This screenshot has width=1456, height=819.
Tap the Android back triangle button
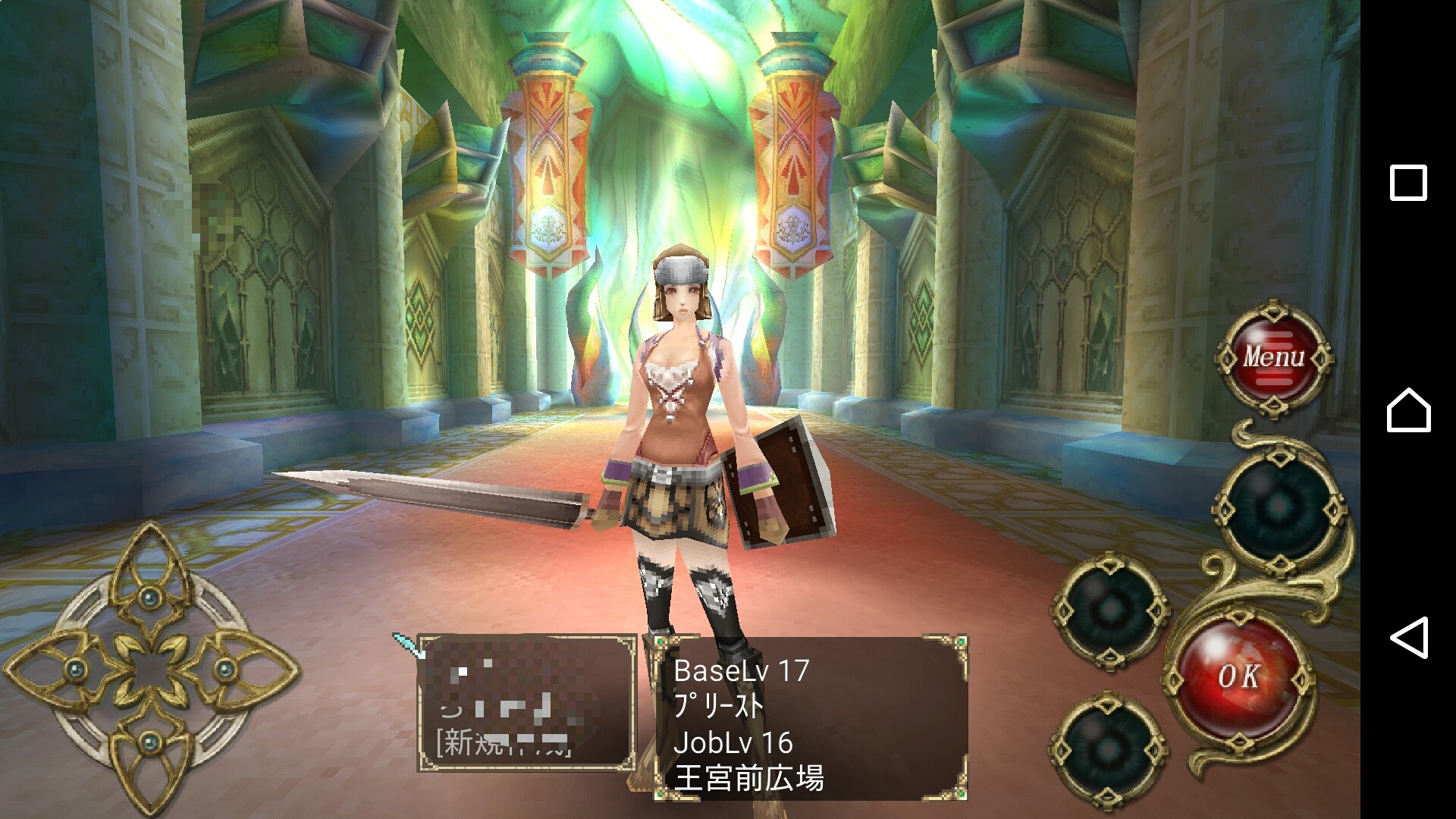pos(1408,637)
